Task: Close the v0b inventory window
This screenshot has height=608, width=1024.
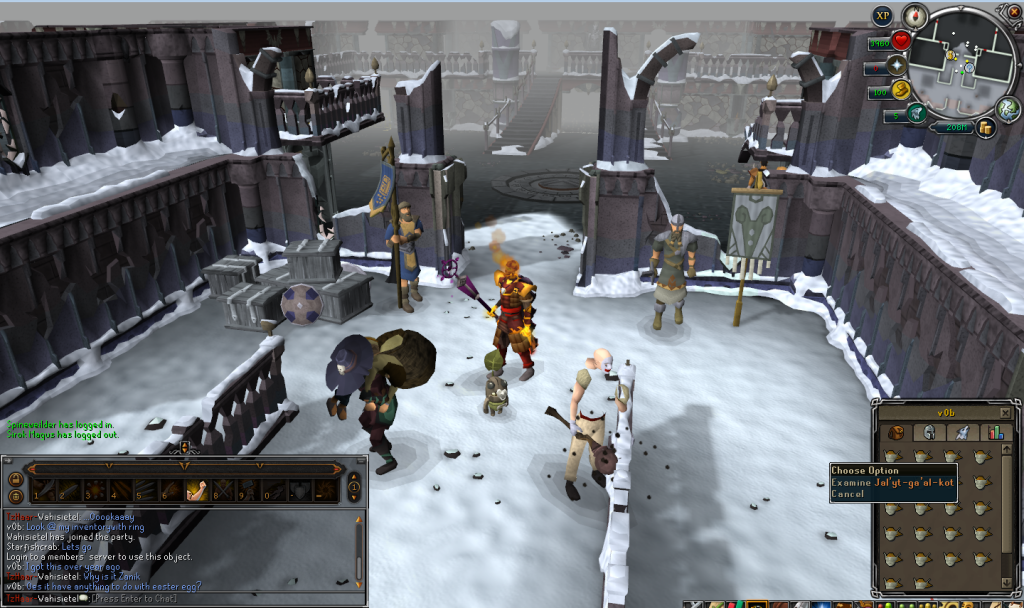Action: tap(1004, 412)
